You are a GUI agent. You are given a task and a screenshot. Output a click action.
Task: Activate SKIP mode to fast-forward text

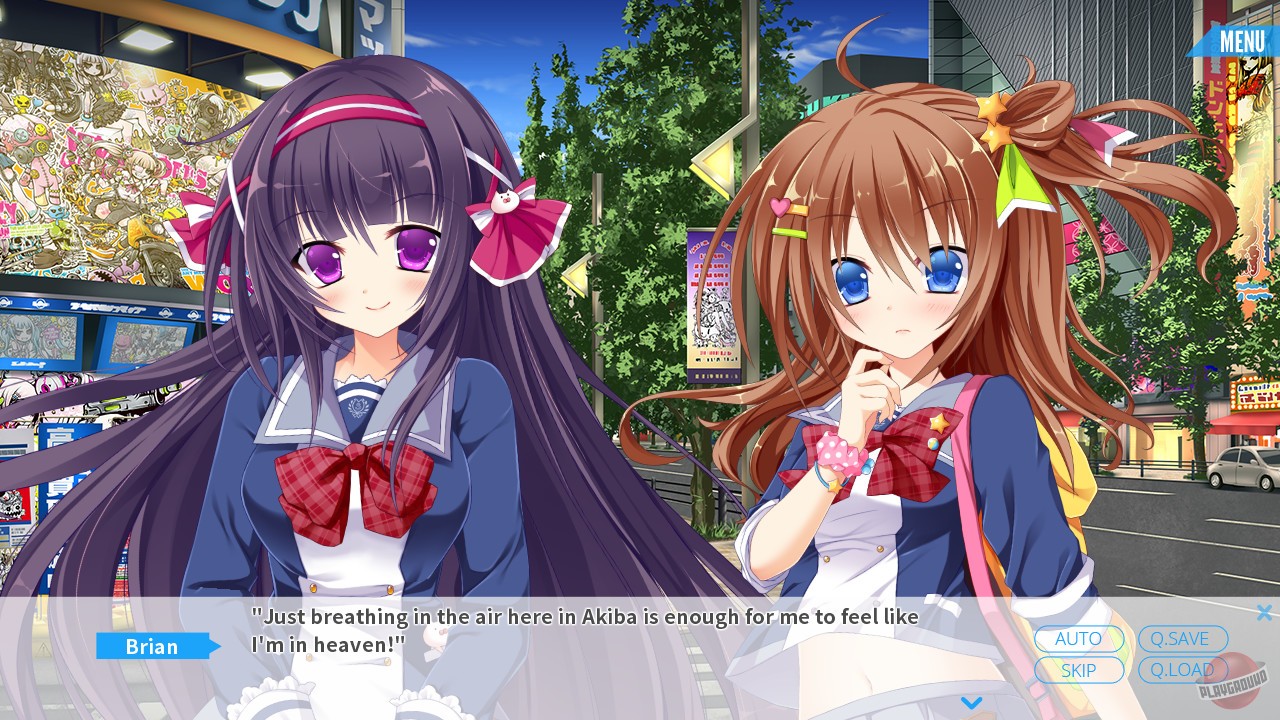click(1079, 670)
